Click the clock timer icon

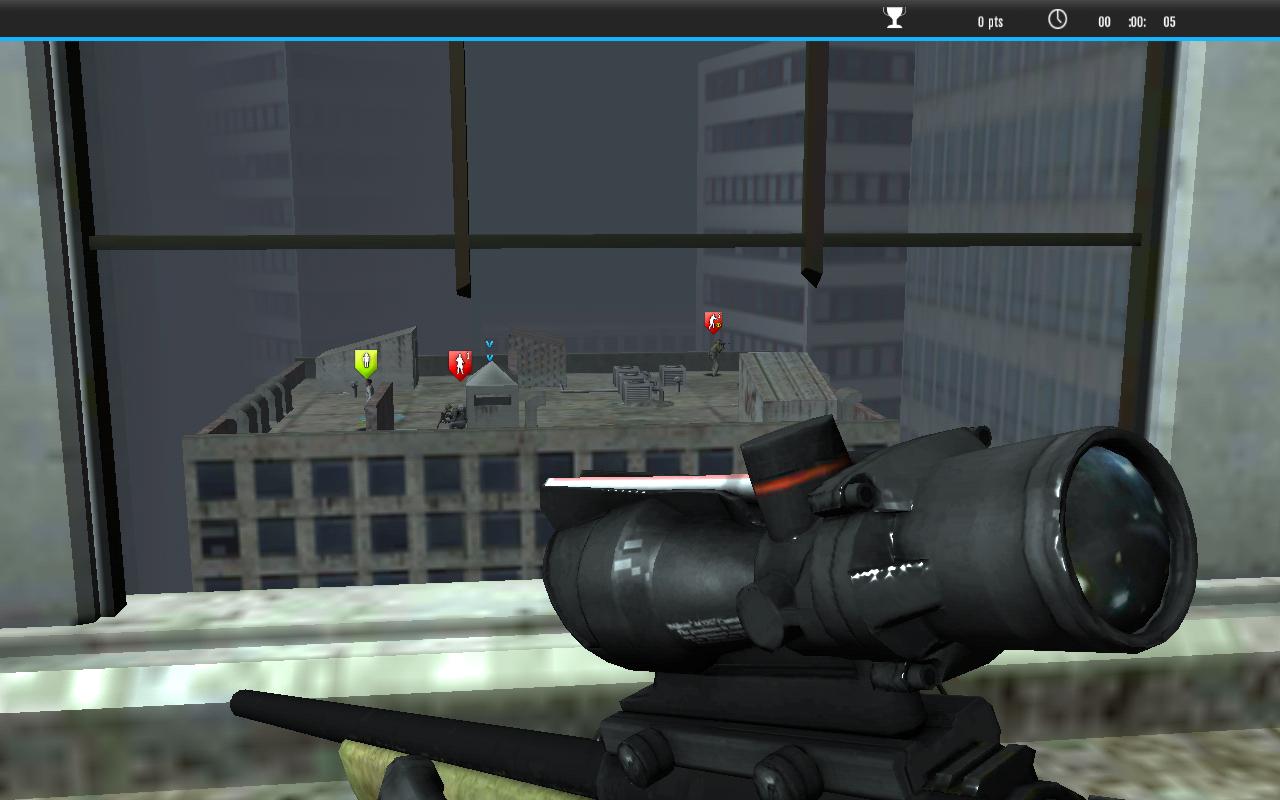(1057, 18)
